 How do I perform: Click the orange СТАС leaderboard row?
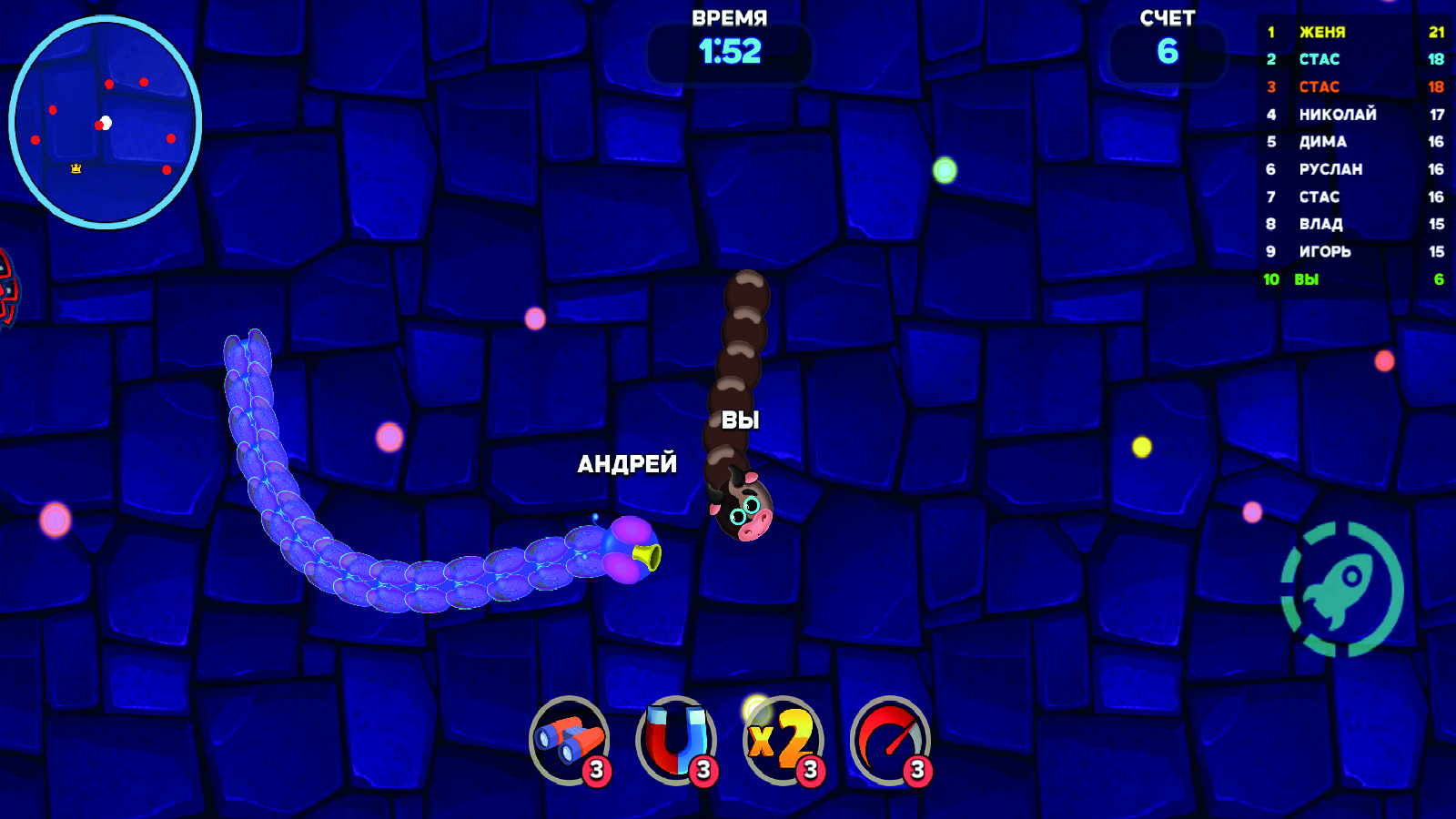click(1319, 86)
